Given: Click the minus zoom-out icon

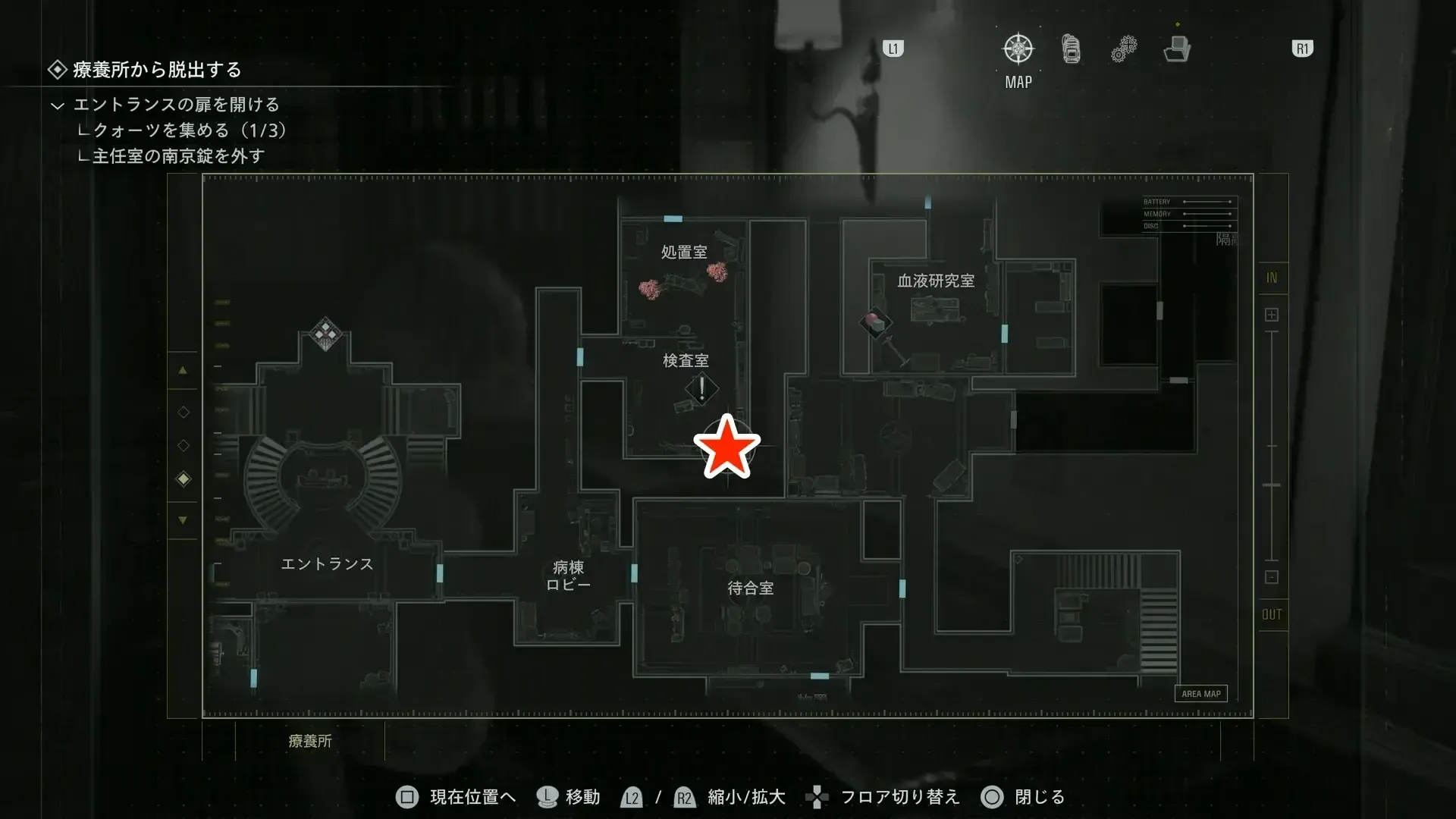Looking at the screenshot, I should point(1271,576).
